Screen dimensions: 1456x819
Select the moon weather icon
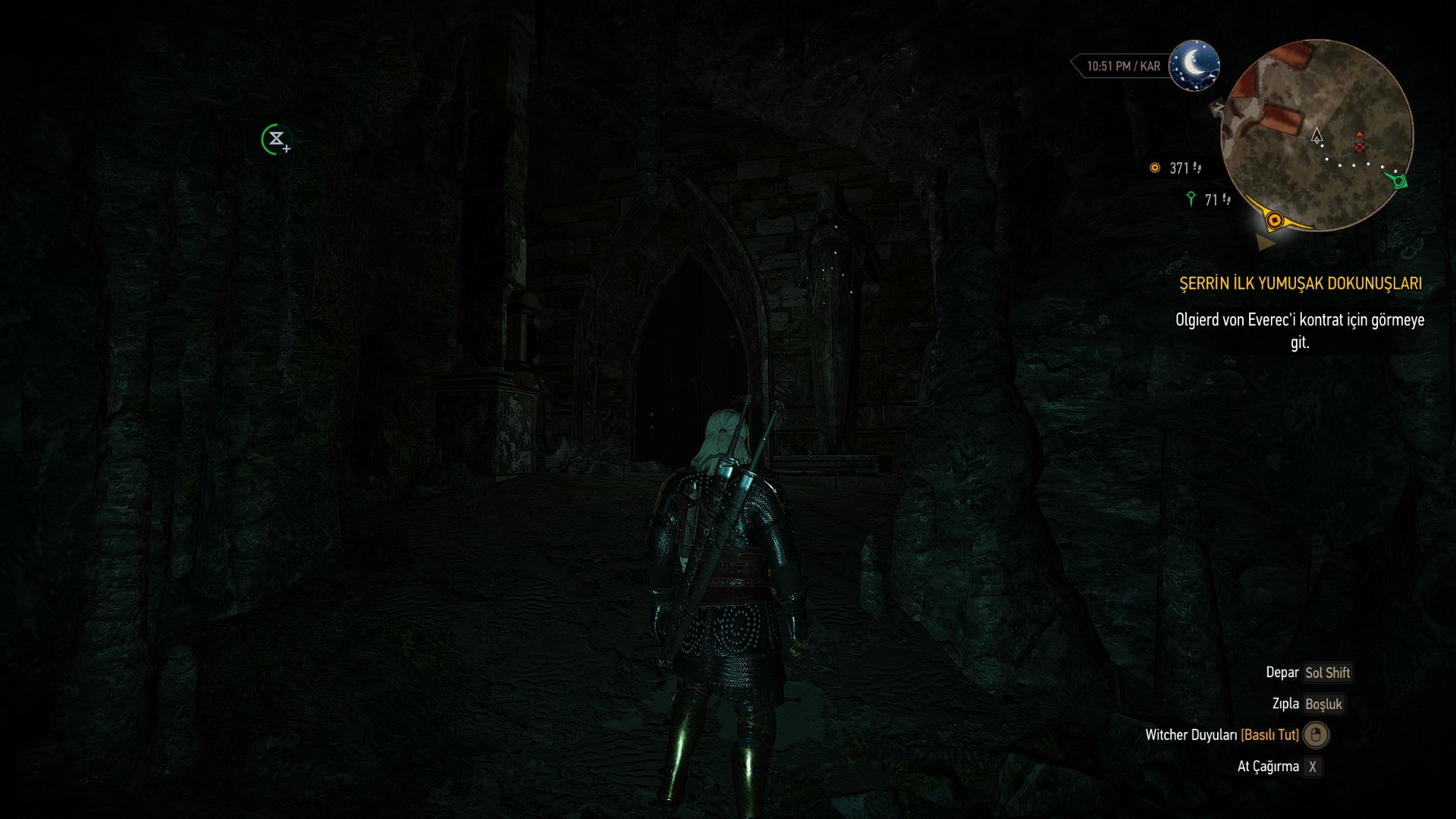1194,65
